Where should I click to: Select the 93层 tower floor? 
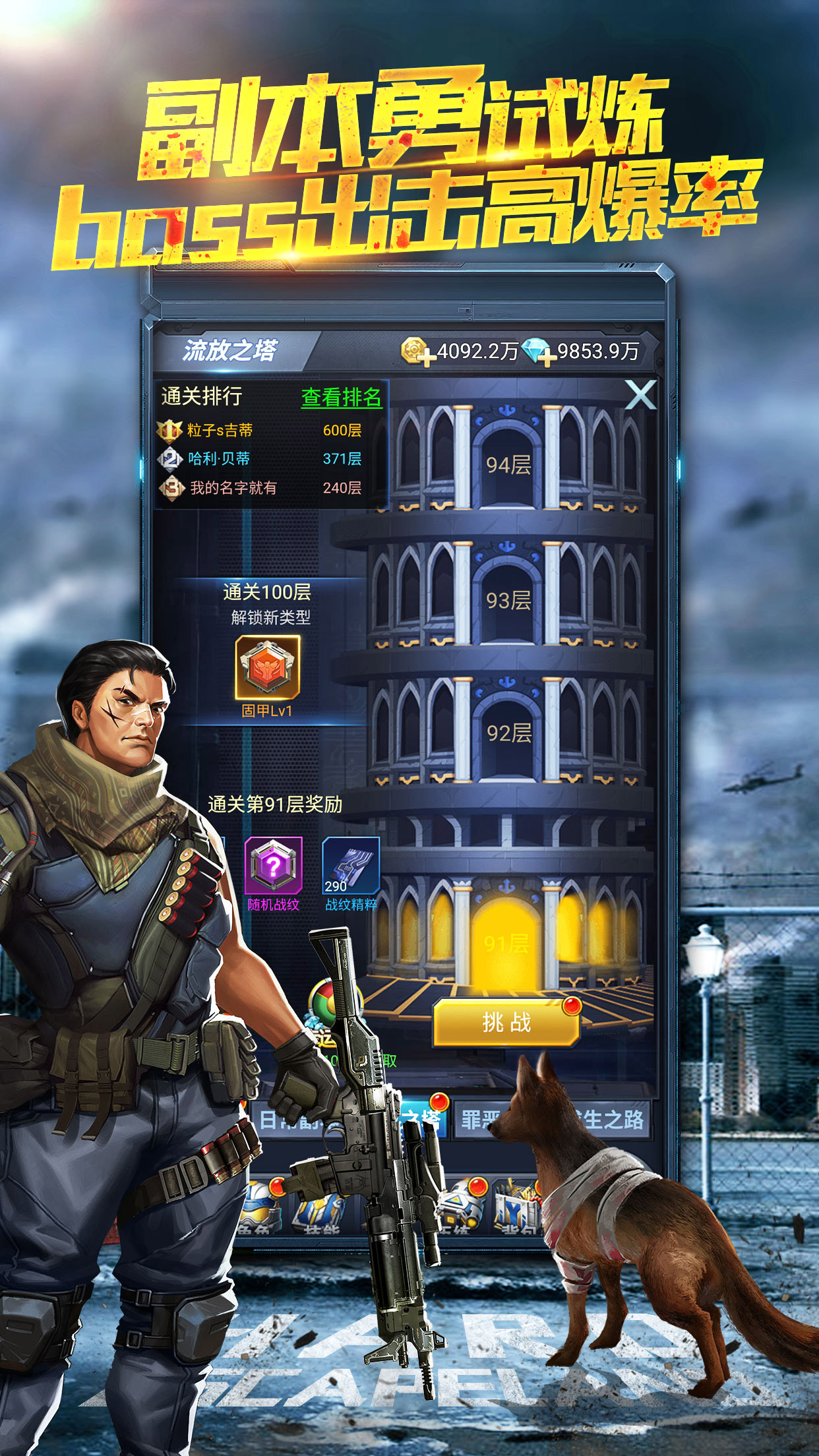508,600
